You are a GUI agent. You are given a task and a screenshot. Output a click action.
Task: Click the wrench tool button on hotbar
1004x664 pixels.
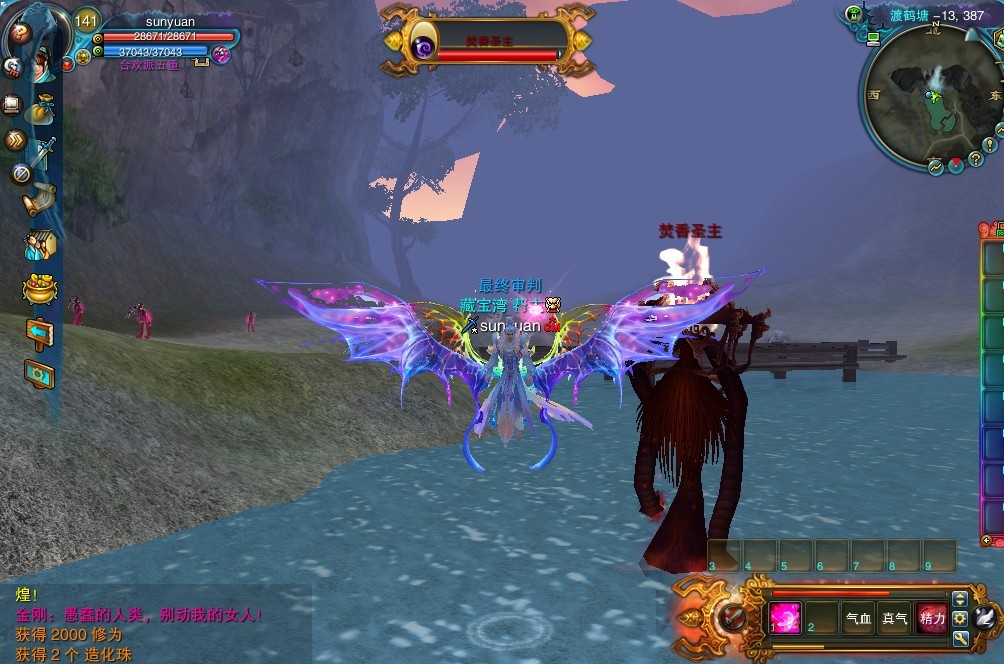pos(961,639)
